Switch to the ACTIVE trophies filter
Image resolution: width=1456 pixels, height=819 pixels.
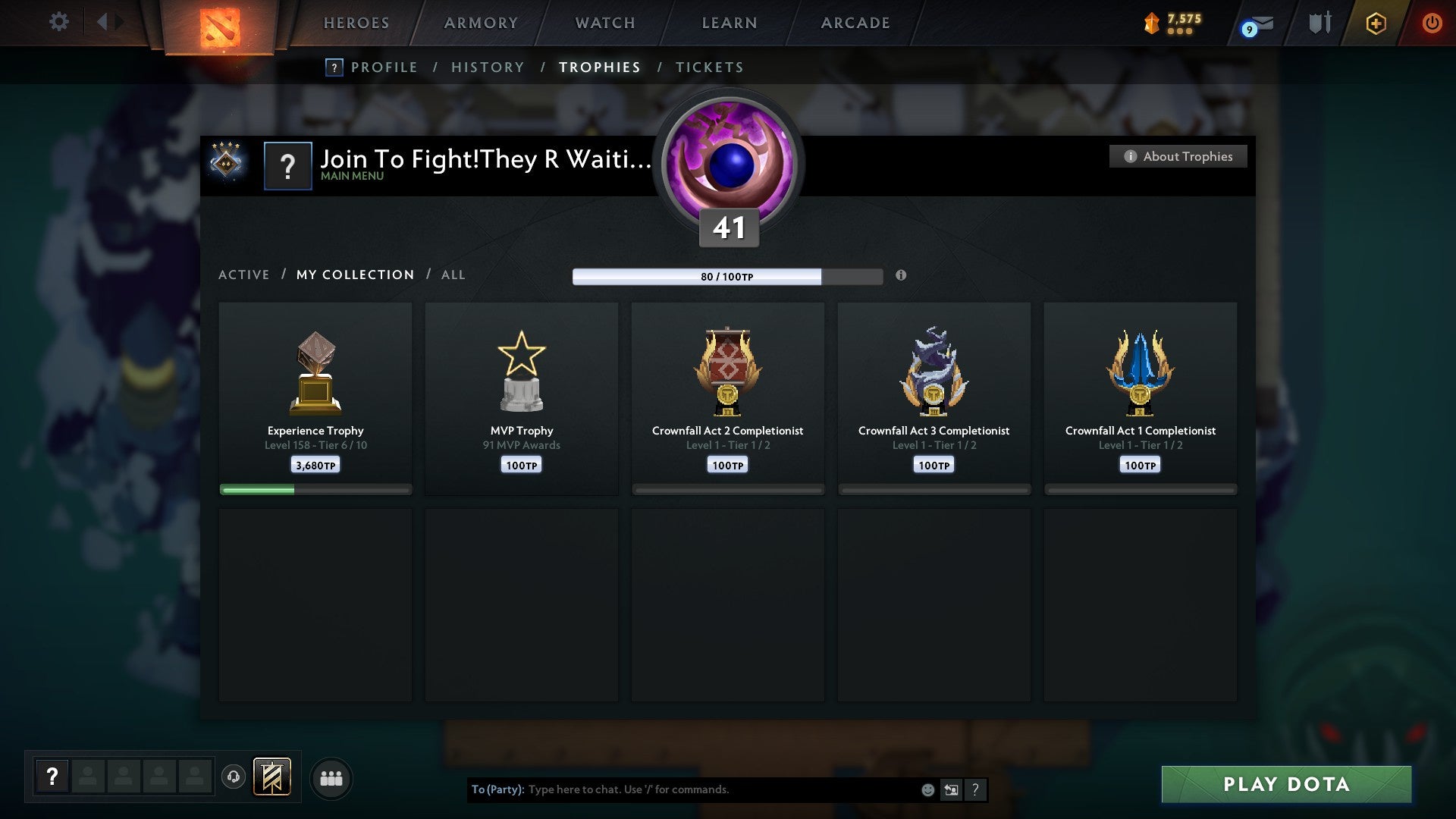pos(244,275)
